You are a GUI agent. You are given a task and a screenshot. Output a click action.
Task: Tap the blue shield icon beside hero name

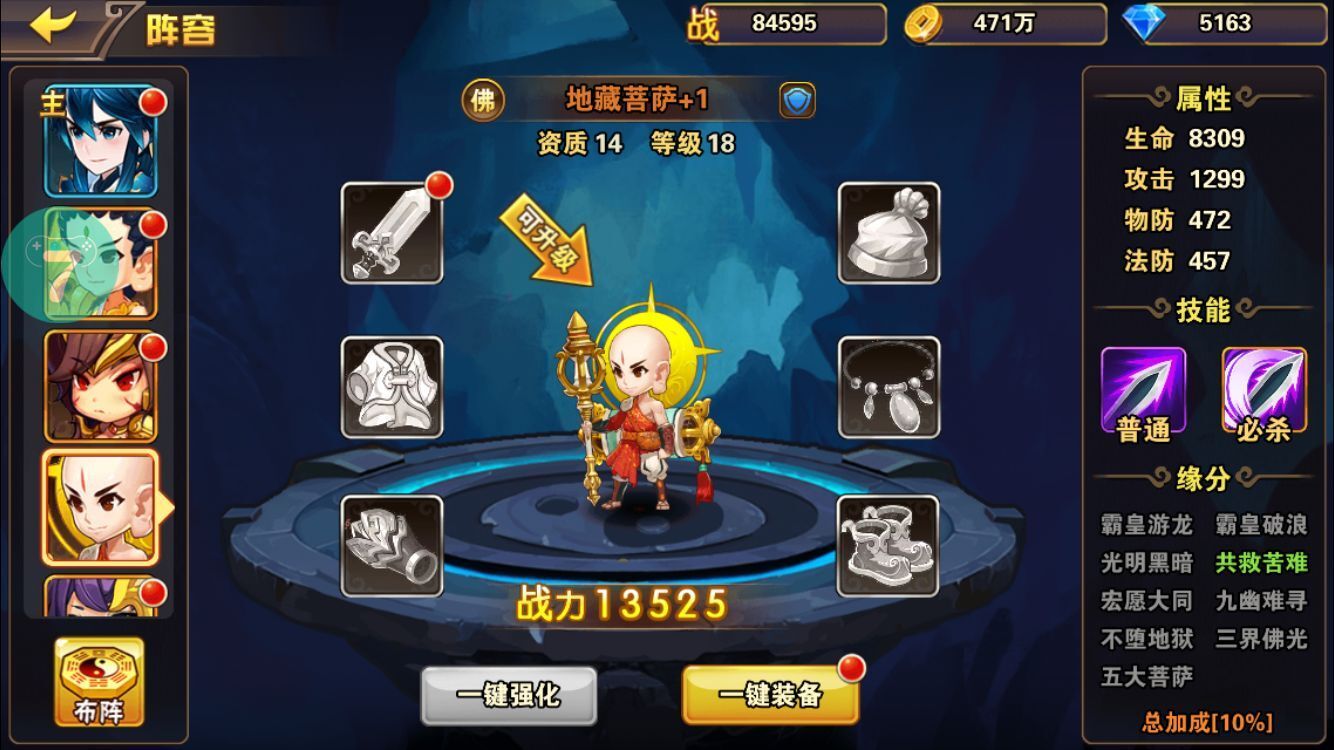pos(797,99)
